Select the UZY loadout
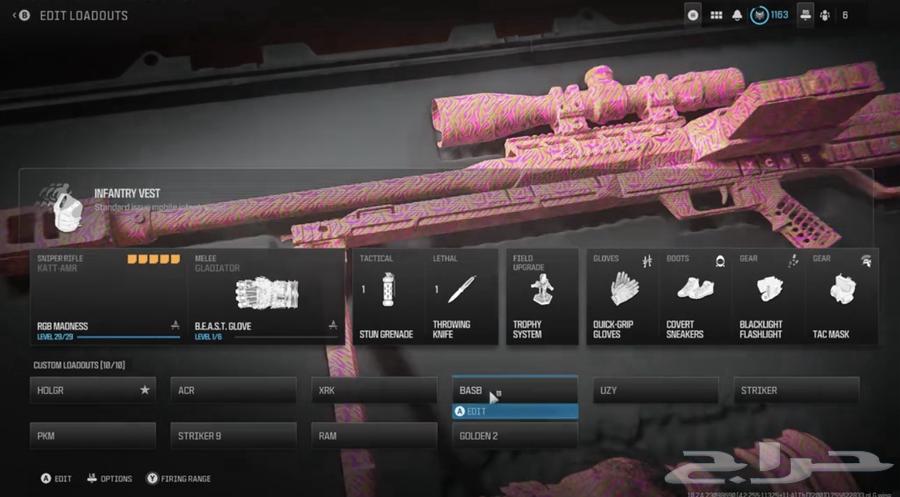 coord(656,390)
